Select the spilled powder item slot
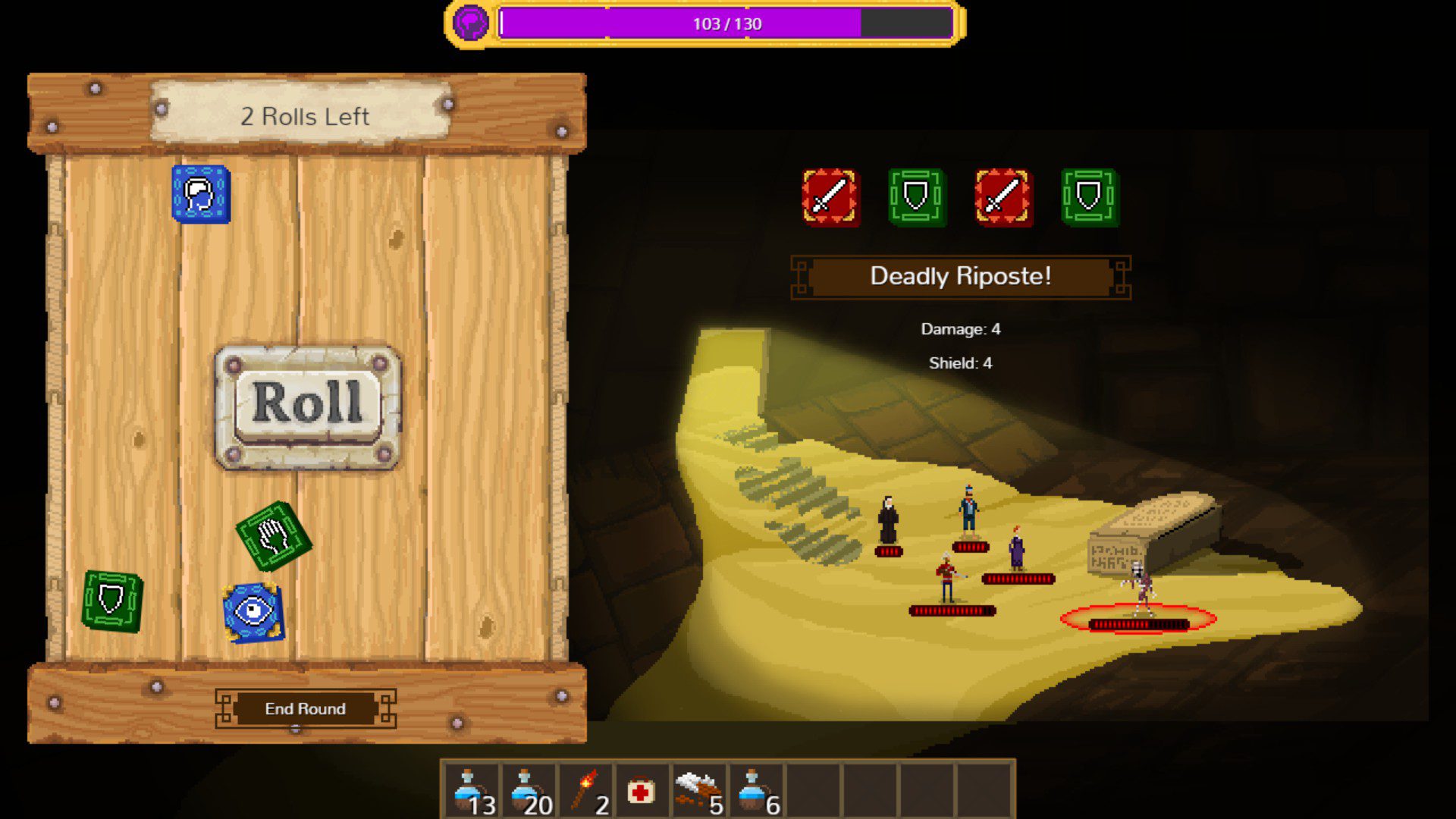Viewport: 1456px width, 819px height. click(699, 792)
